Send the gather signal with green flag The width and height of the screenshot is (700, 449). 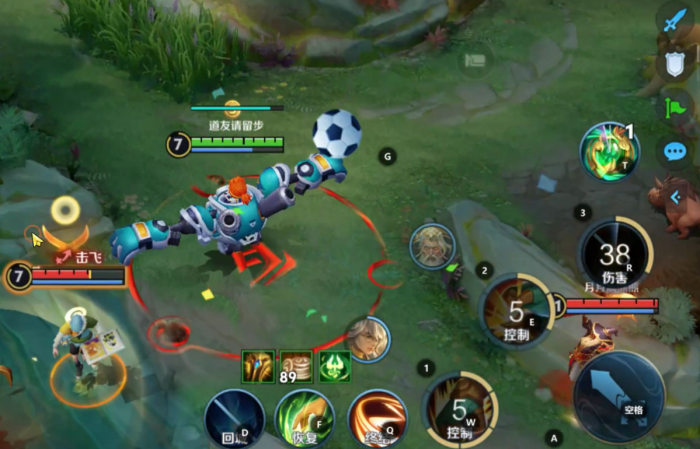(x=675, y=107)
